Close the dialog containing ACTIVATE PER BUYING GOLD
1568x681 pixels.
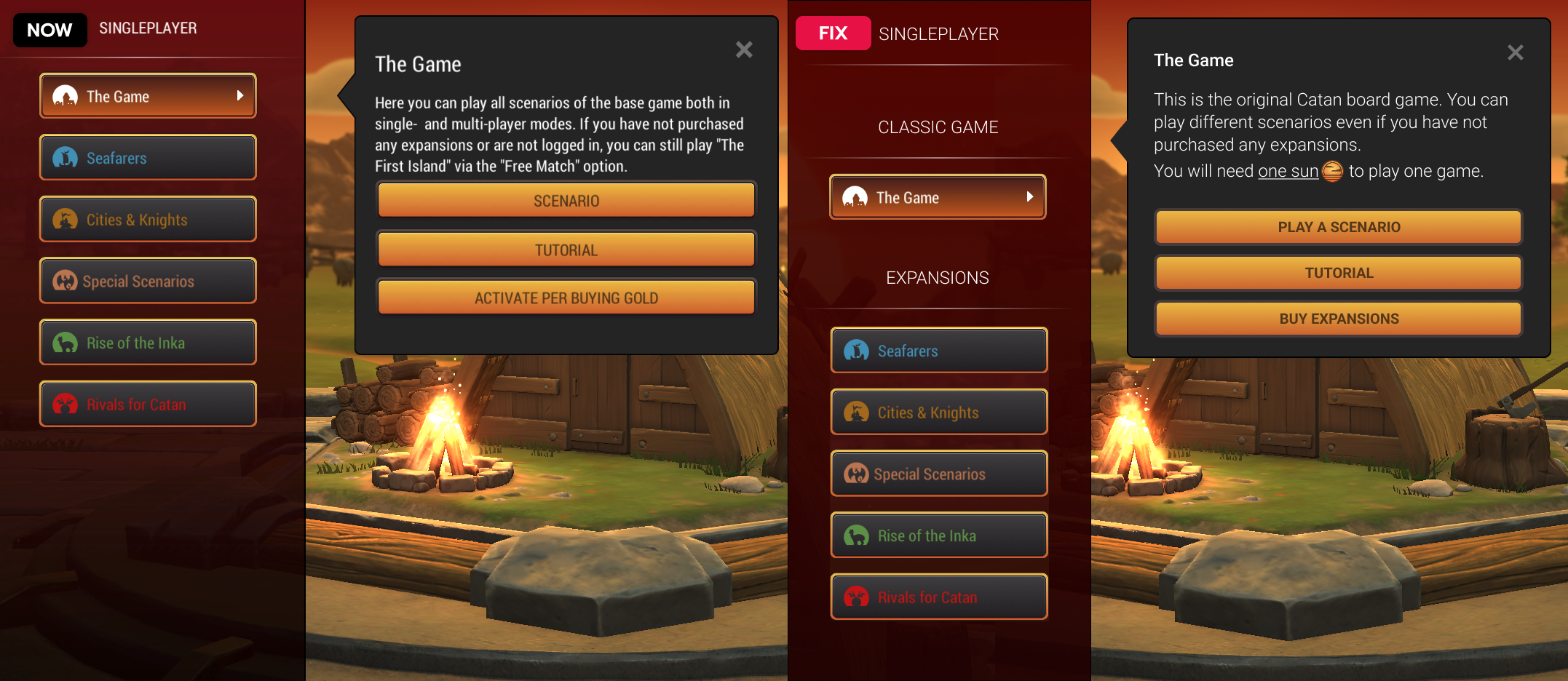point(743,49)
